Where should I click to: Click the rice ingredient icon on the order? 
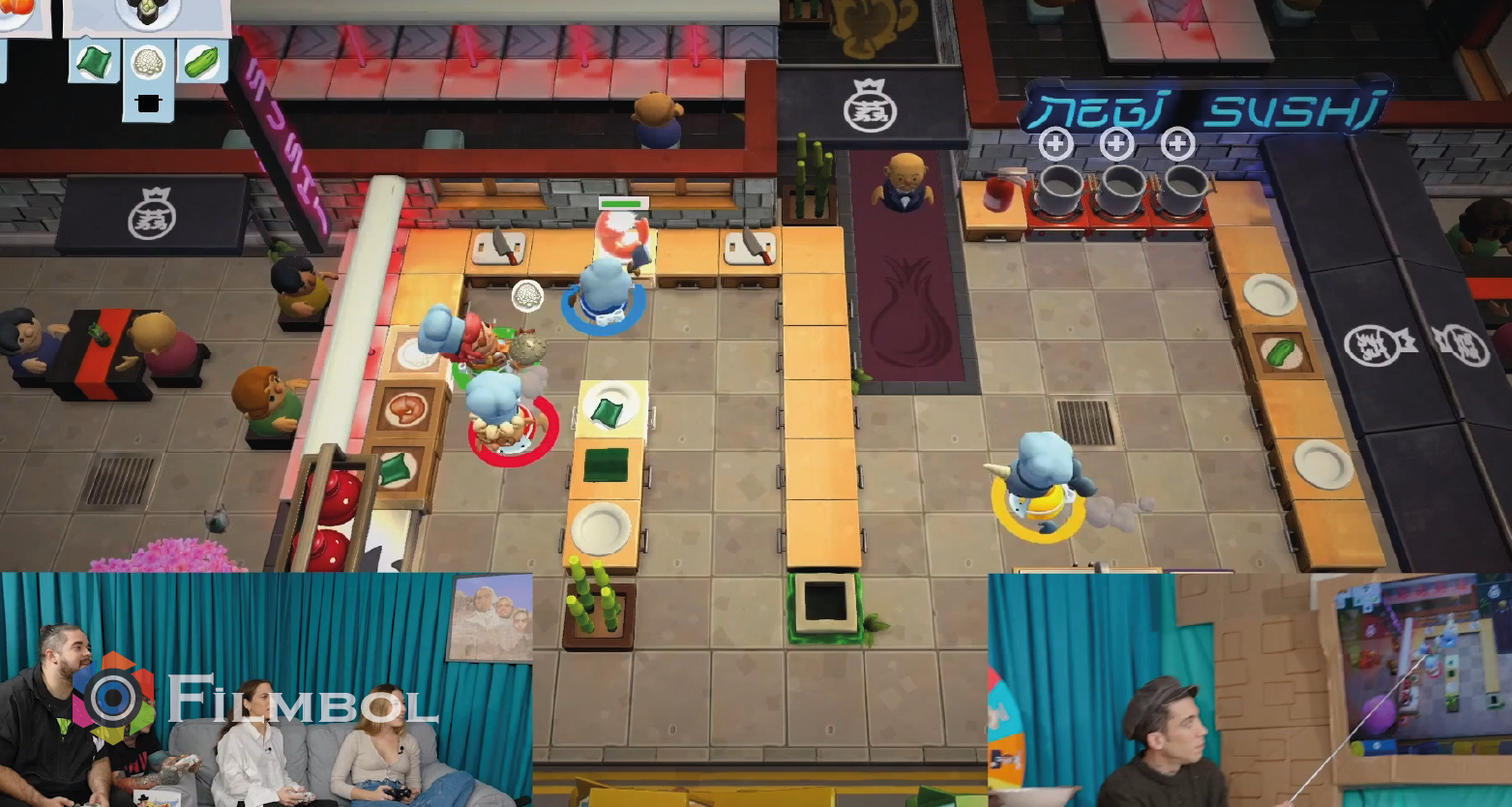point(148,63)
